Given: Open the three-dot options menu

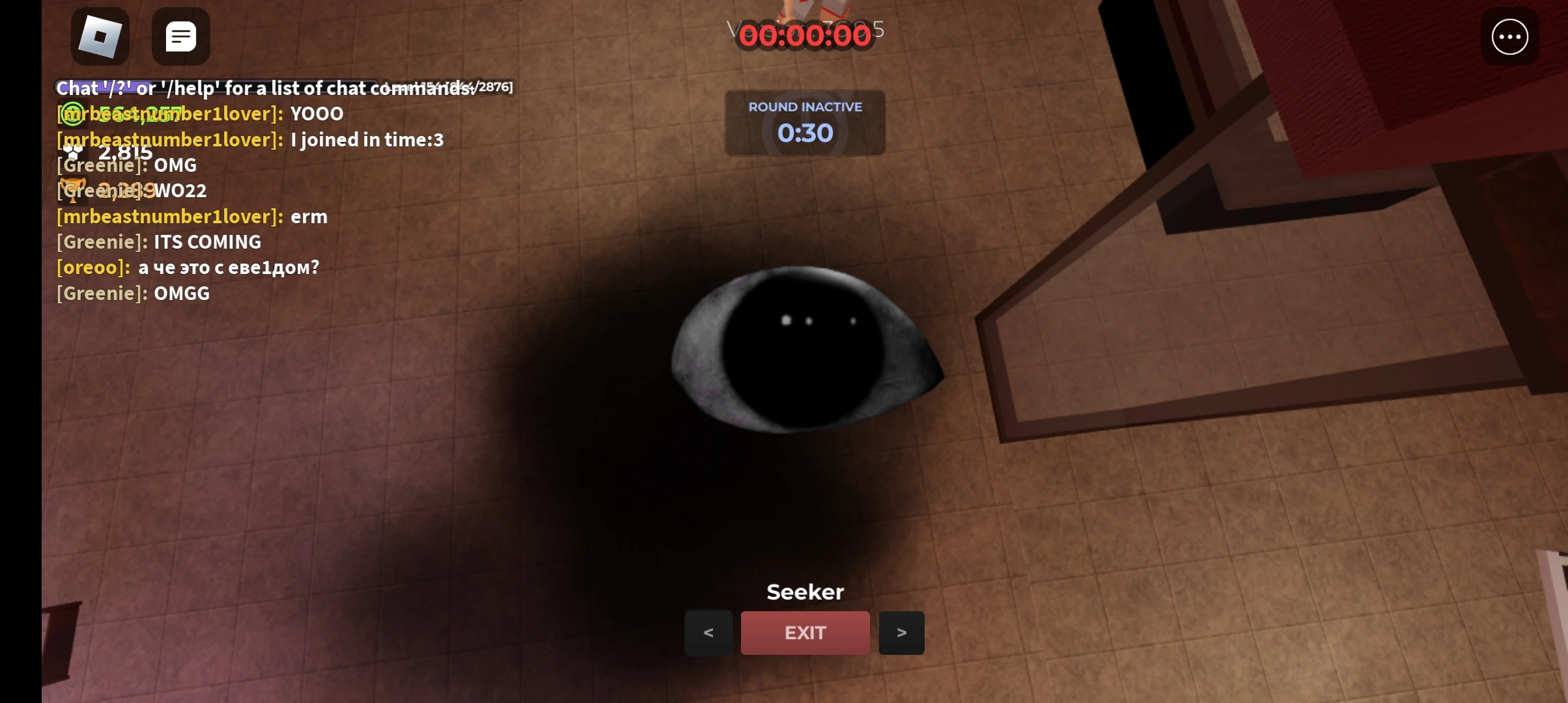Looking at the screenshot, I should click(x=1509, y=37).
